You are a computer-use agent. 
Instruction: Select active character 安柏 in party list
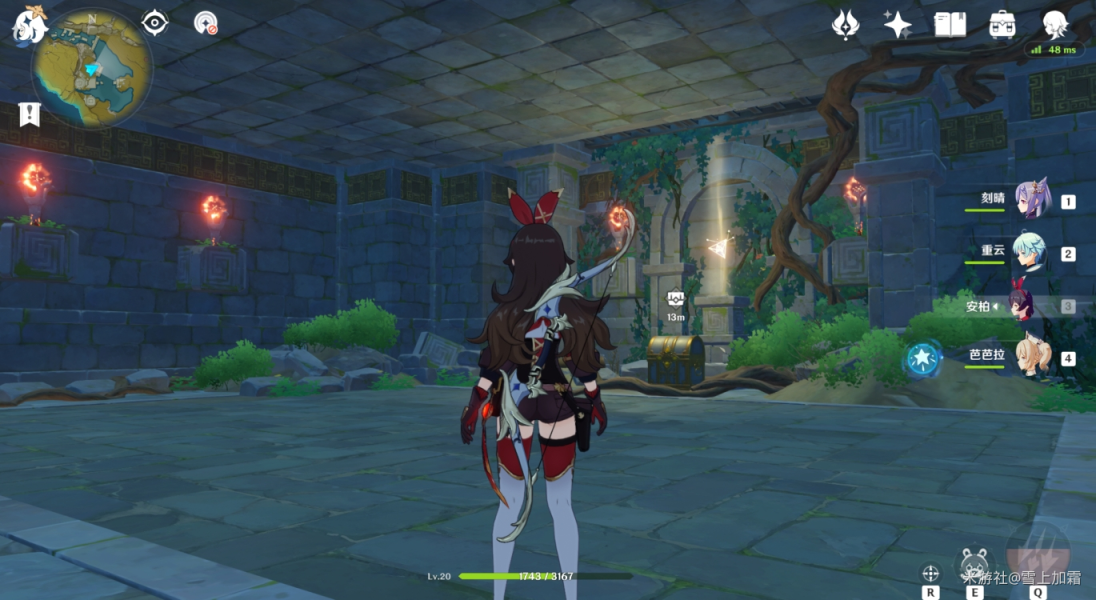[x=1022, y=305]
